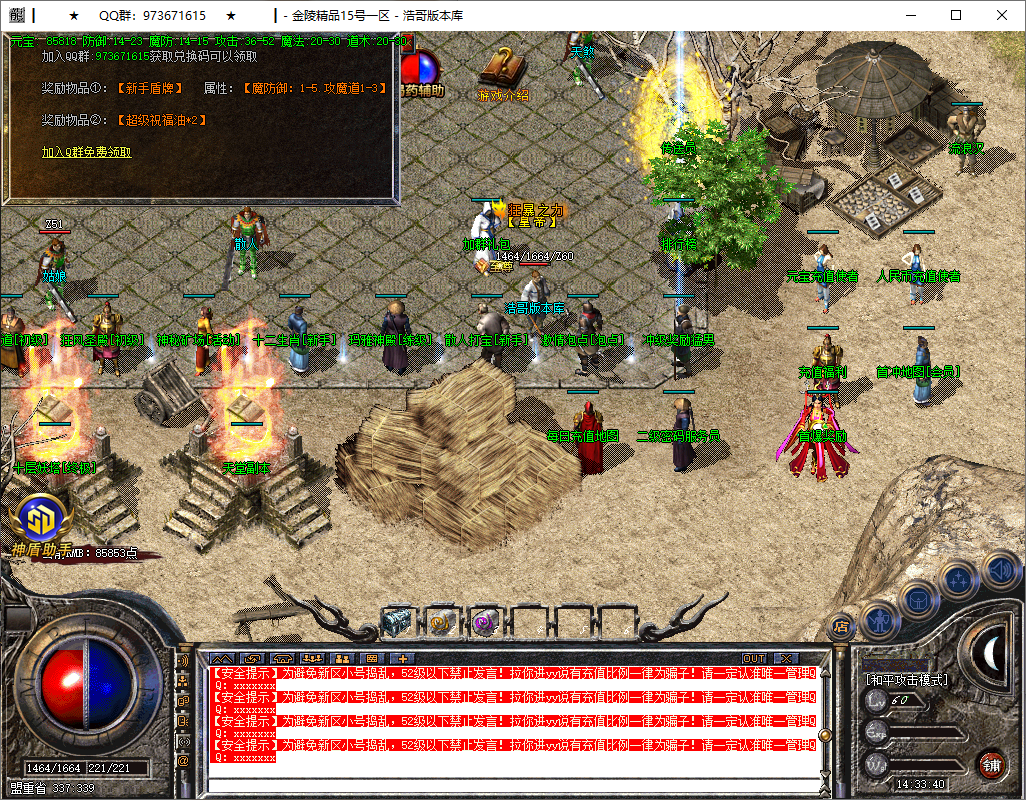Open the 游戏介绍 book icon
1026x800 pixels.
[502, 70]
